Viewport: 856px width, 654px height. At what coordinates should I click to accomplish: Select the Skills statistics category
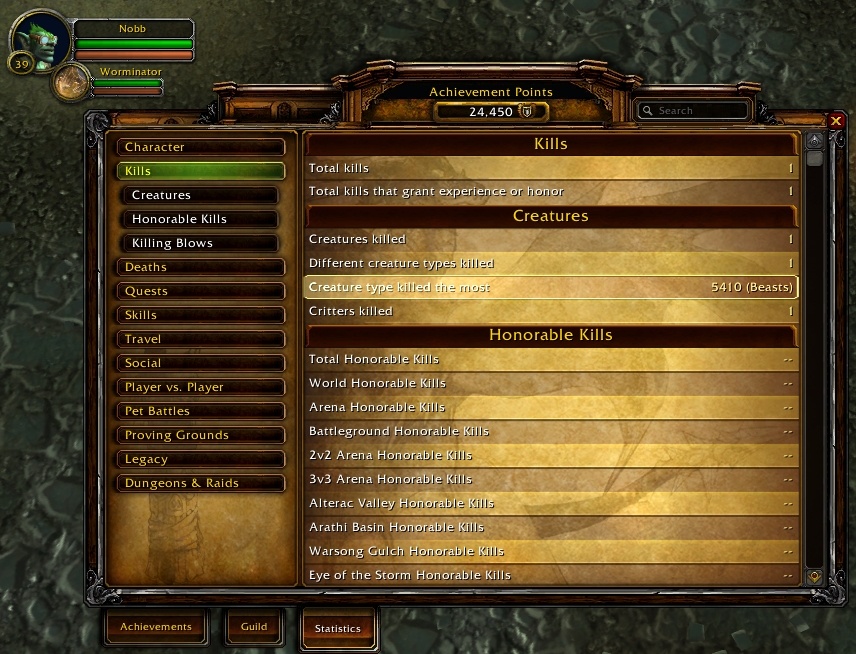coord(200,315)
